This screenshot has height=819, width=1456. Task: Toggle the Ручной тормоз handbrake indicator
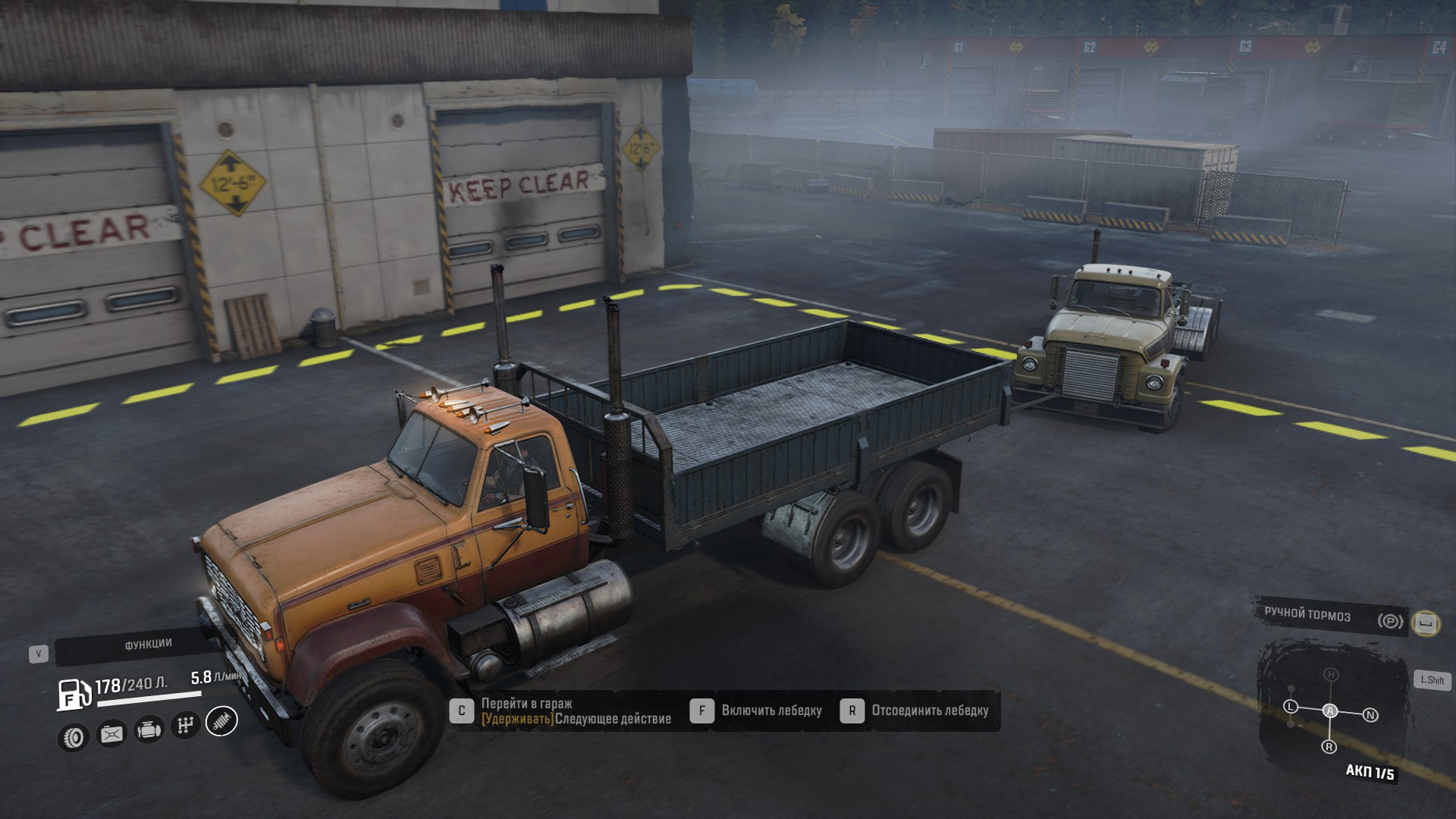click(x=1390, y=621)
